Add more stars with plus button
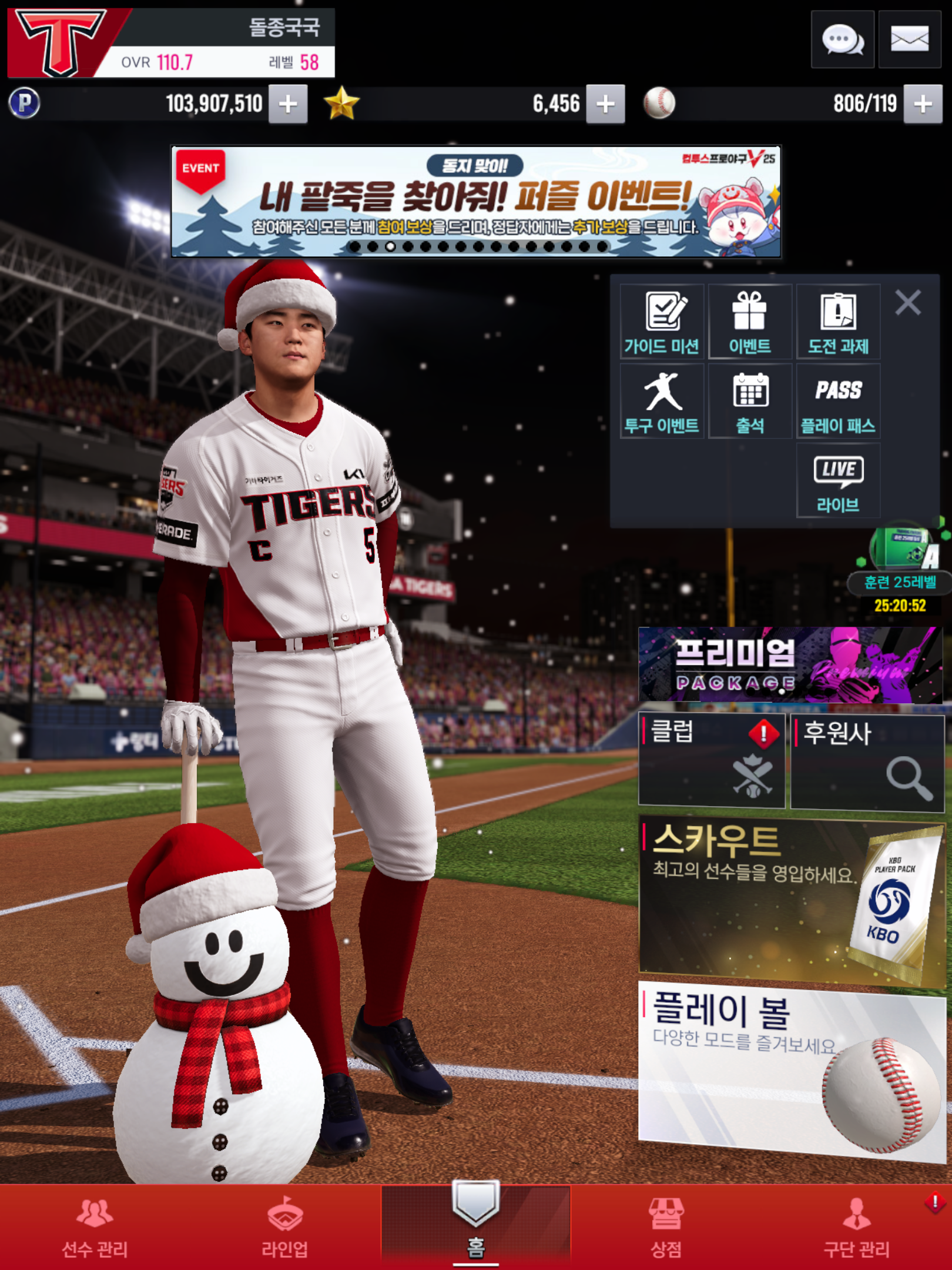This screenshot has height=1270, width=952. point(605,104)
